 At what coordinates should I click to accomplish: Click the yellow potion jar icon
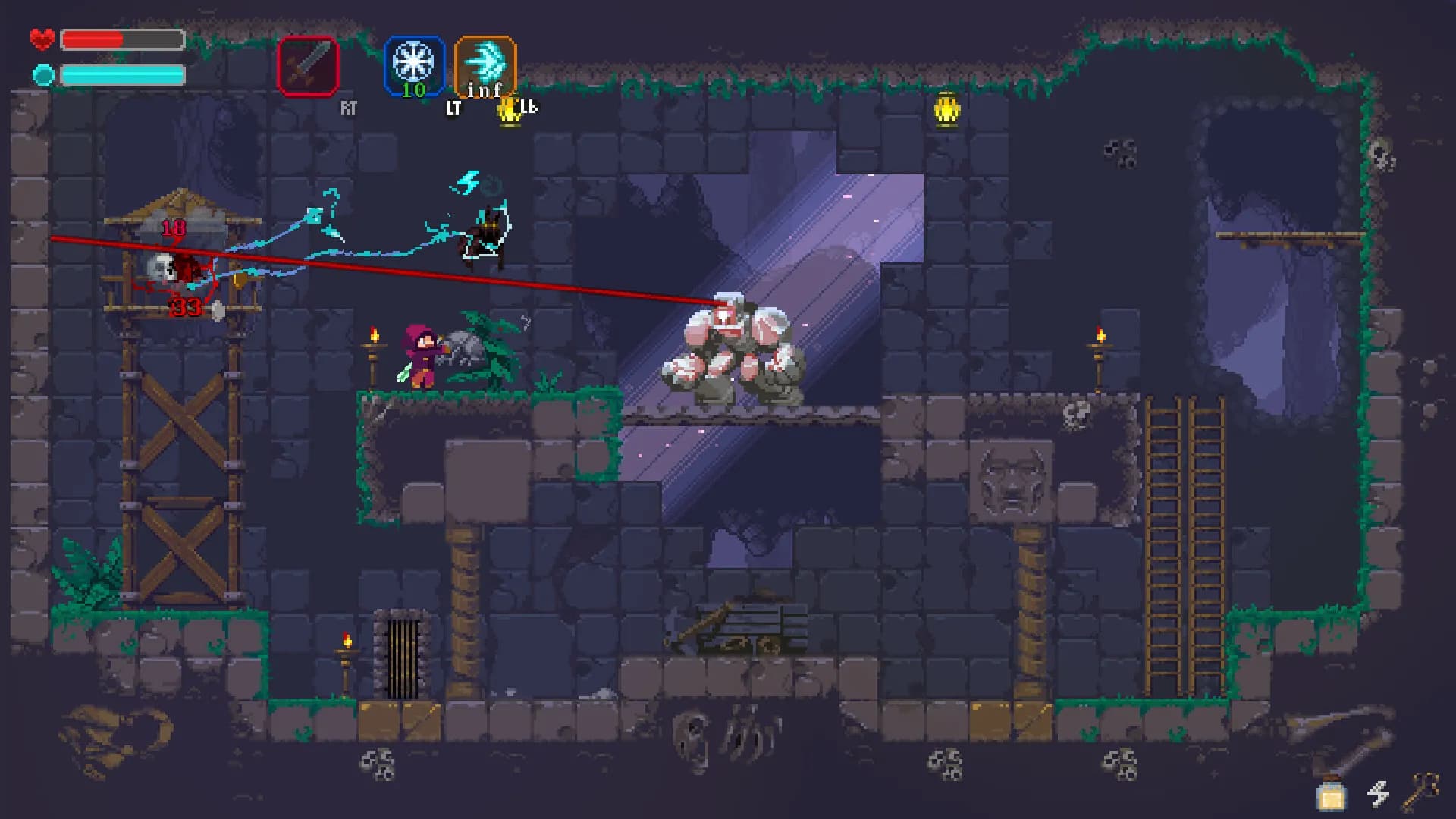[1331, 795]
